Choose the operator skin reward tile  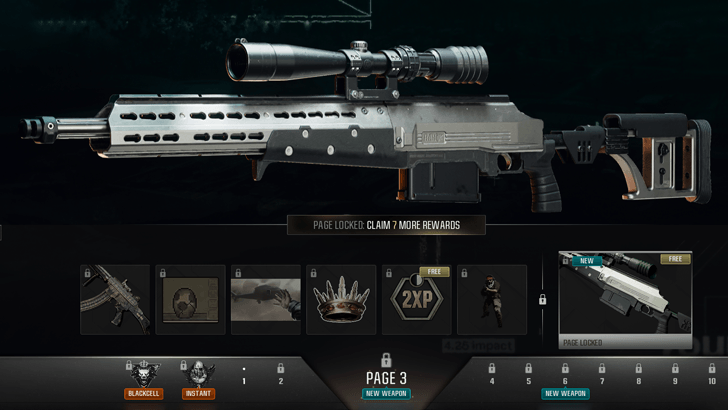click(492, 299)
